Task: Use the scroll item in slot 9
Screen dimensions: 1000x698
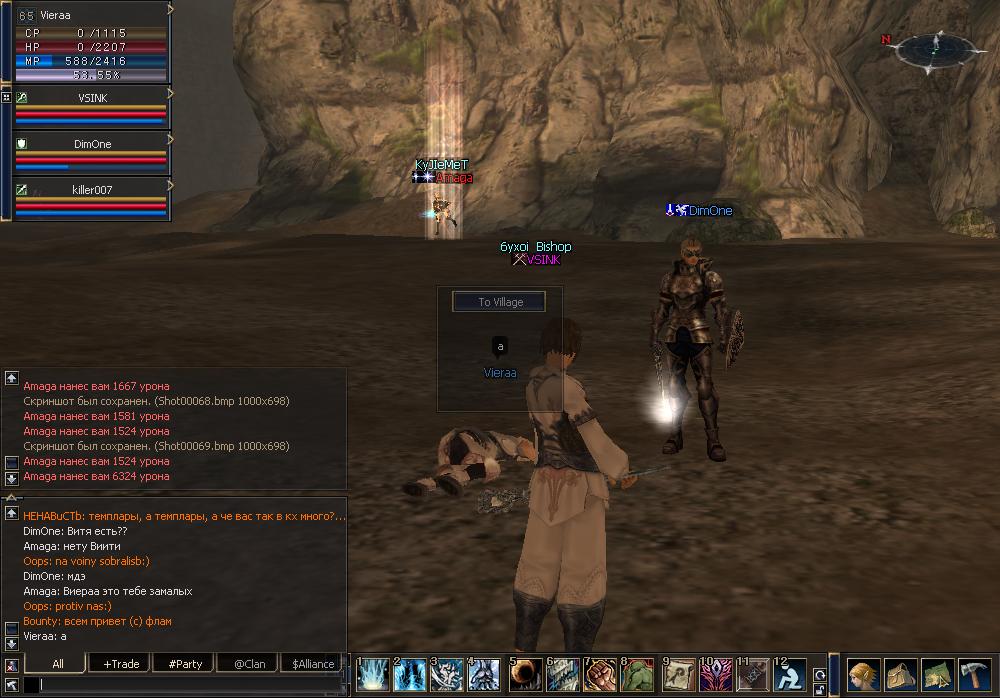Action: [679, 675]
